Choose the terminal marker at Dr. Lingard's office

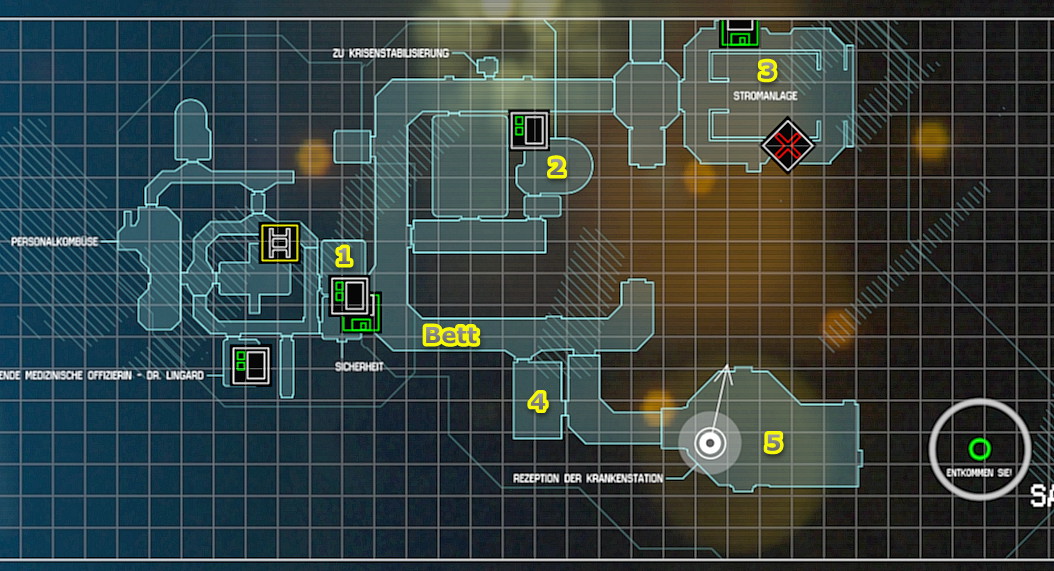[250, 364]
